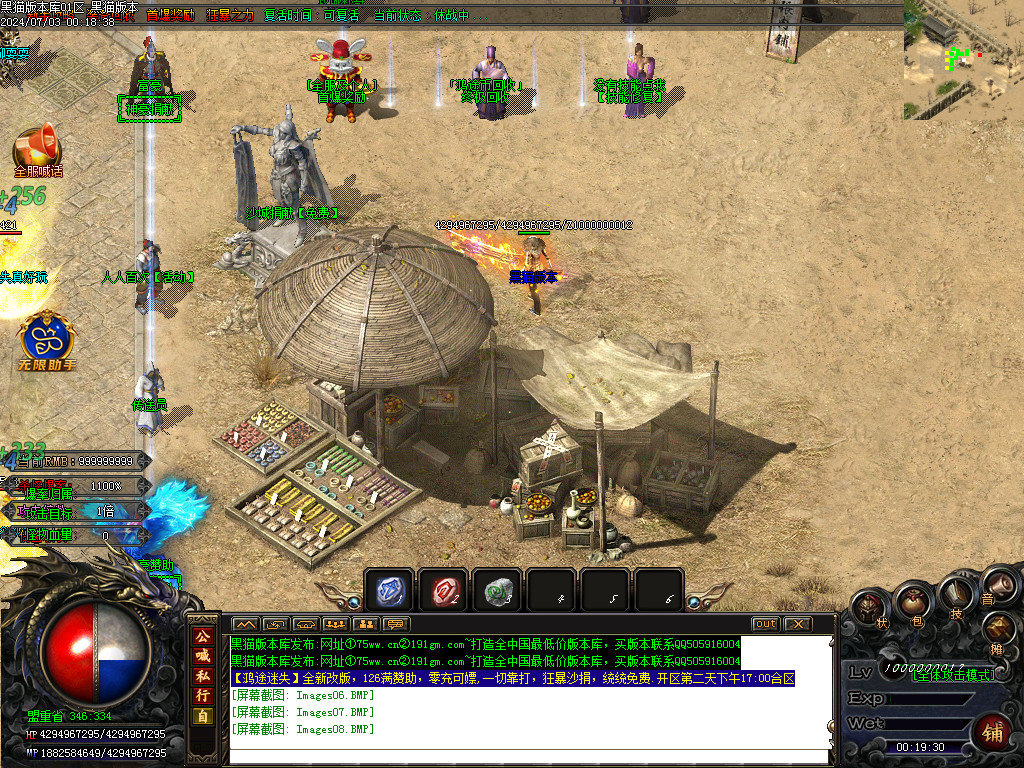Select the 公 public chat channel tab
1024x768 pixels.
click(203, 636)
